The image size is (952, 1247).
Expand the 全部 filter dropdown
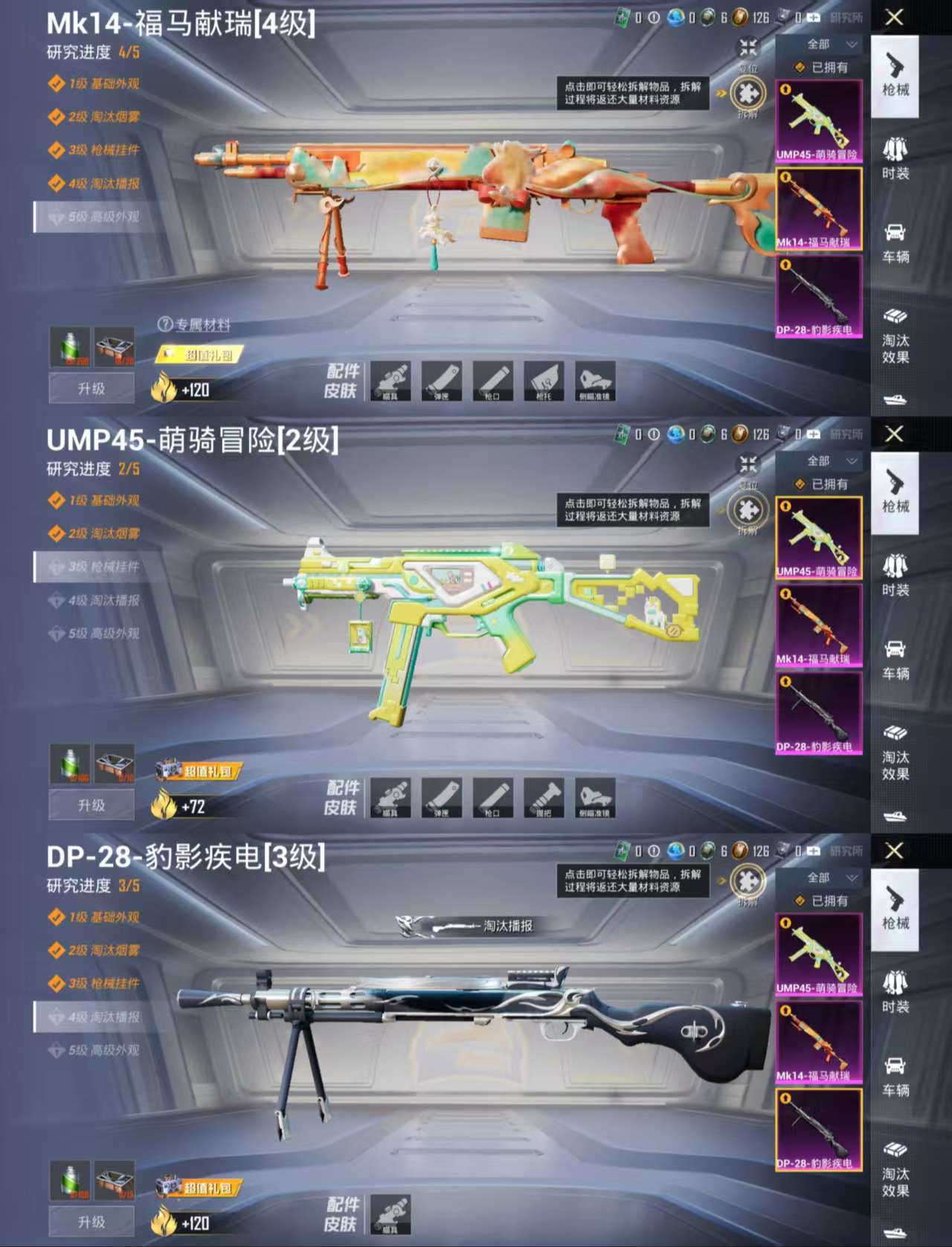point(818,43)
